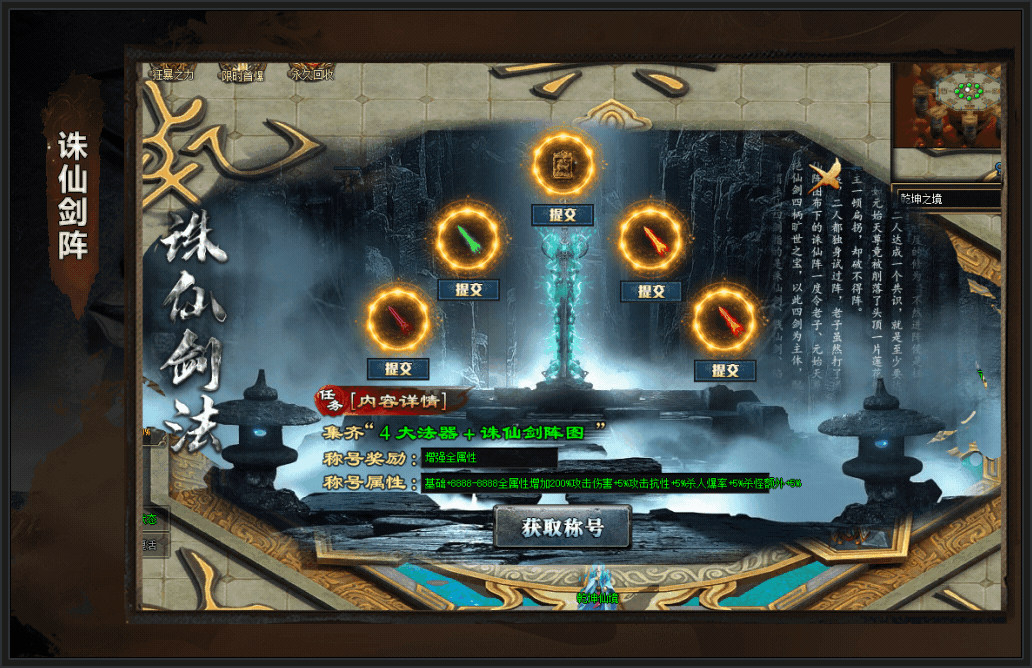The image size is (1032, 668).
Task: Click the minimap of 乾坤之境
Action: click(946, 106)
